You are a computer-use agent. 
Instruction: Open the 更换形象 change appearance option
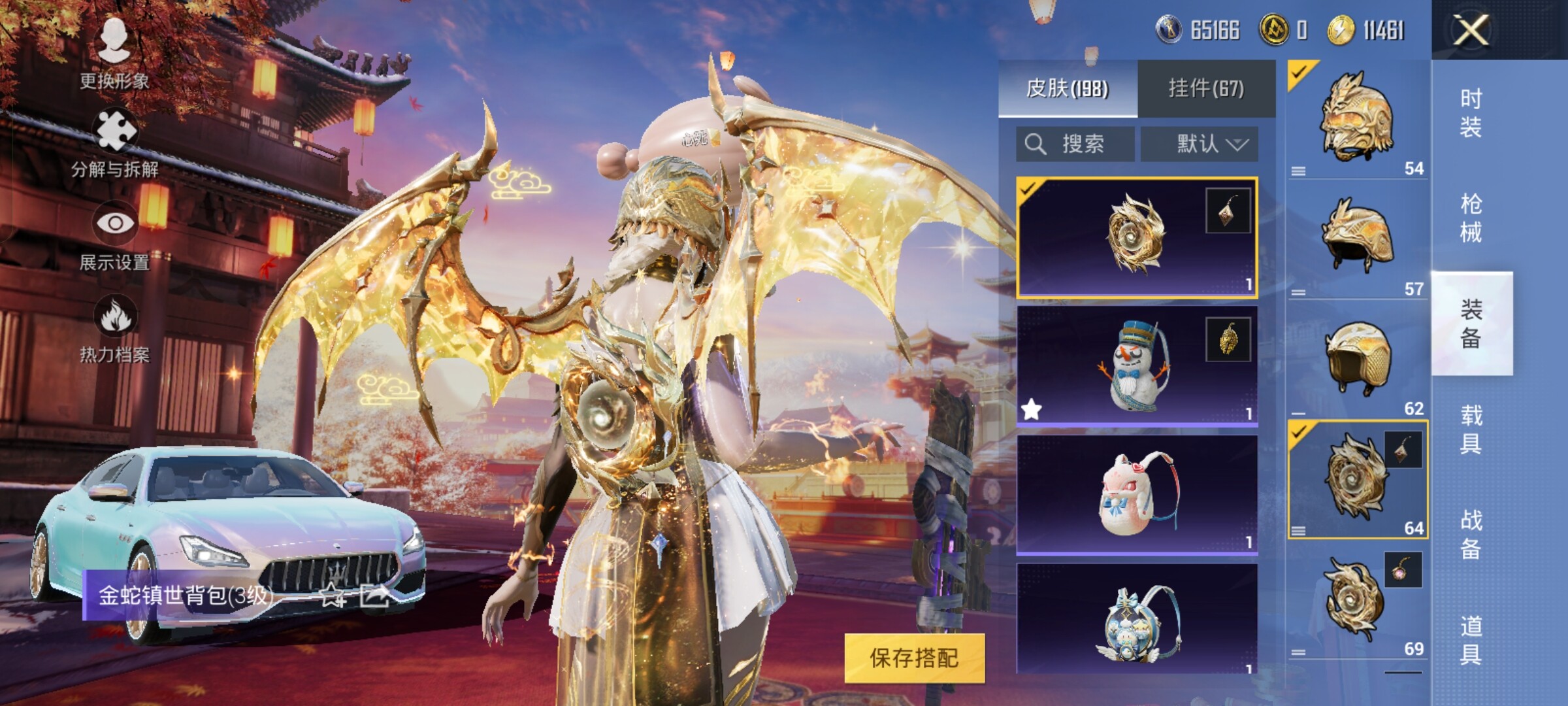pyautogui.click(x=114, y=54)
